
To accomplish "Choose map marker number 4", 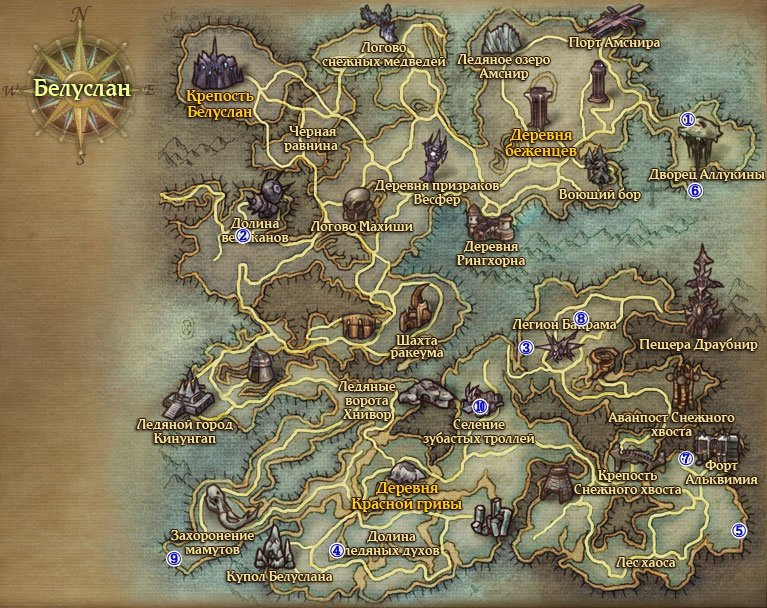I will (337, 549).
